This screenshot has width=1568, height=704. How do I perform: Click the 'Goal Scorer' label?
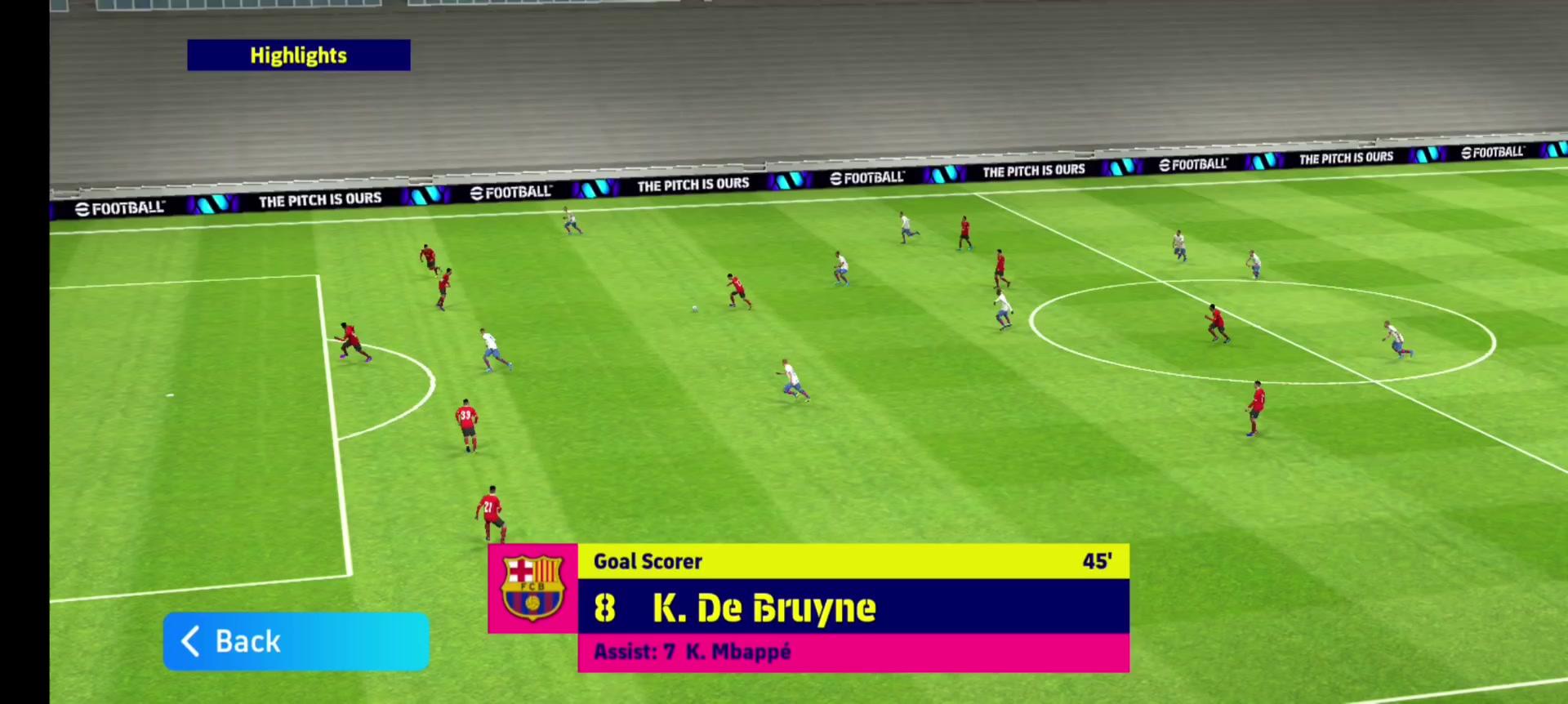648,561
